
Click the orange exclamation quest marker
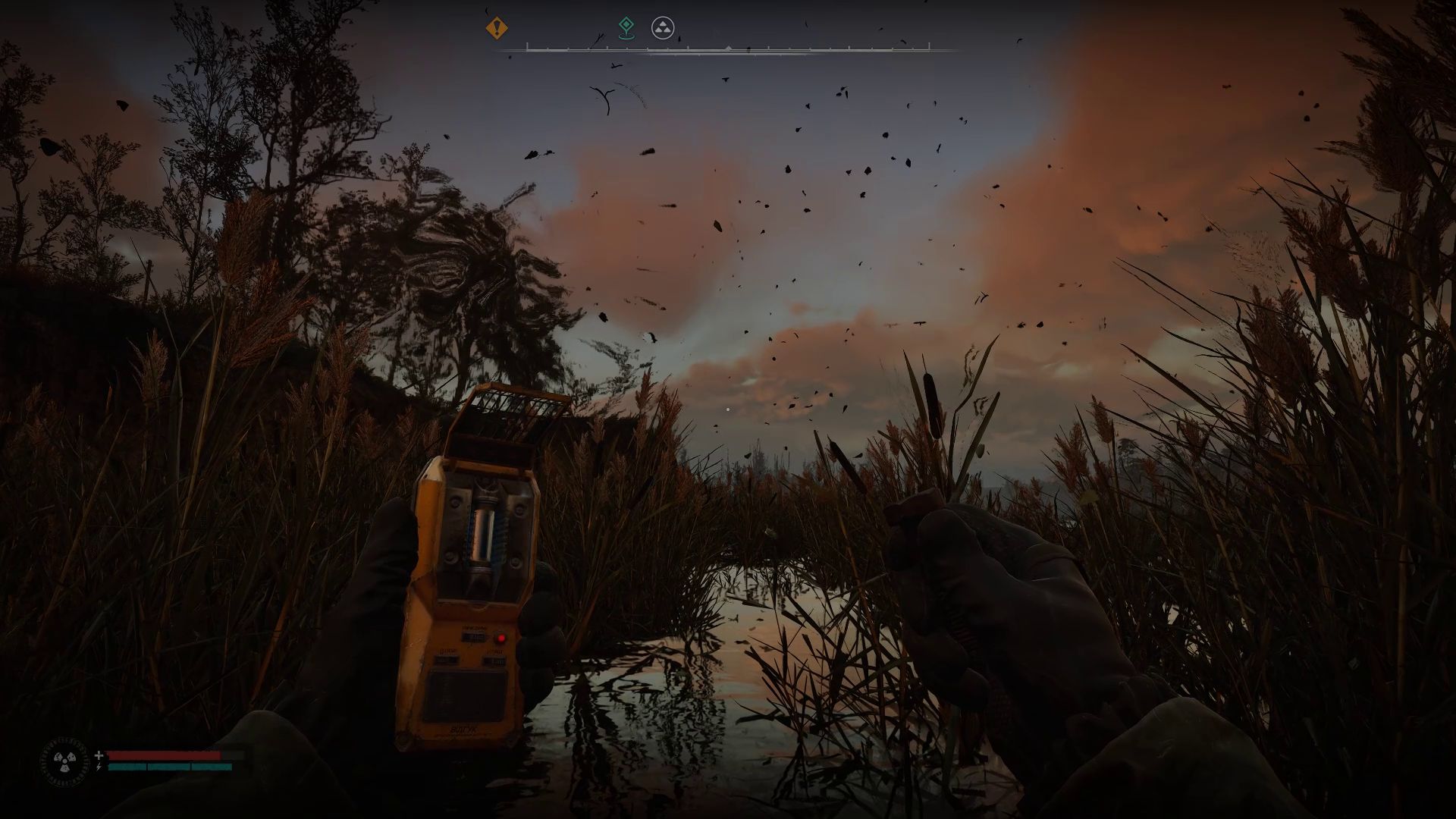point(497,29)
